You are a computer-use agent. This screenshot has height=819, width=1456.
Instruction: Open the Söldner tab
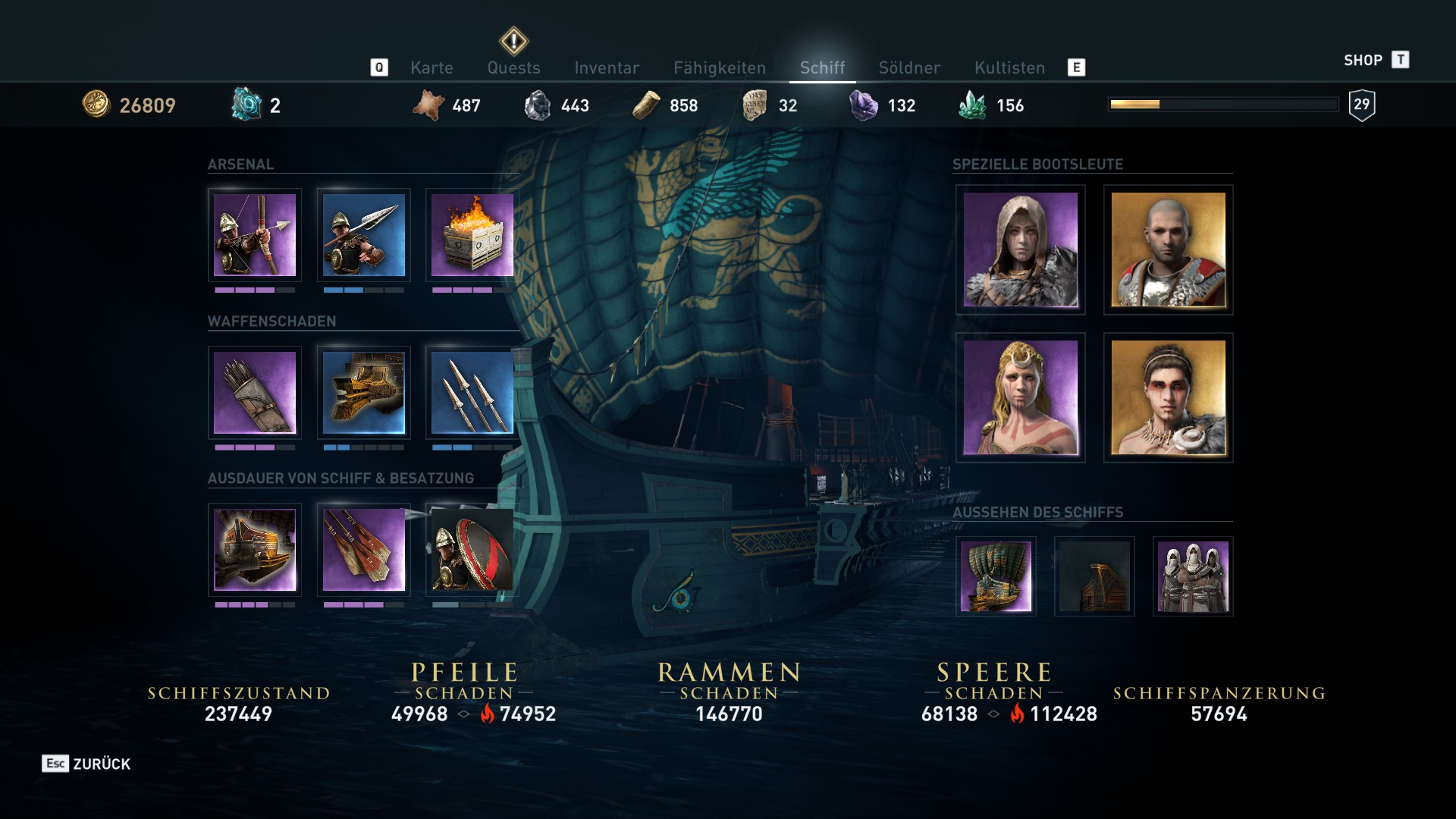click(x=909, y=67)
